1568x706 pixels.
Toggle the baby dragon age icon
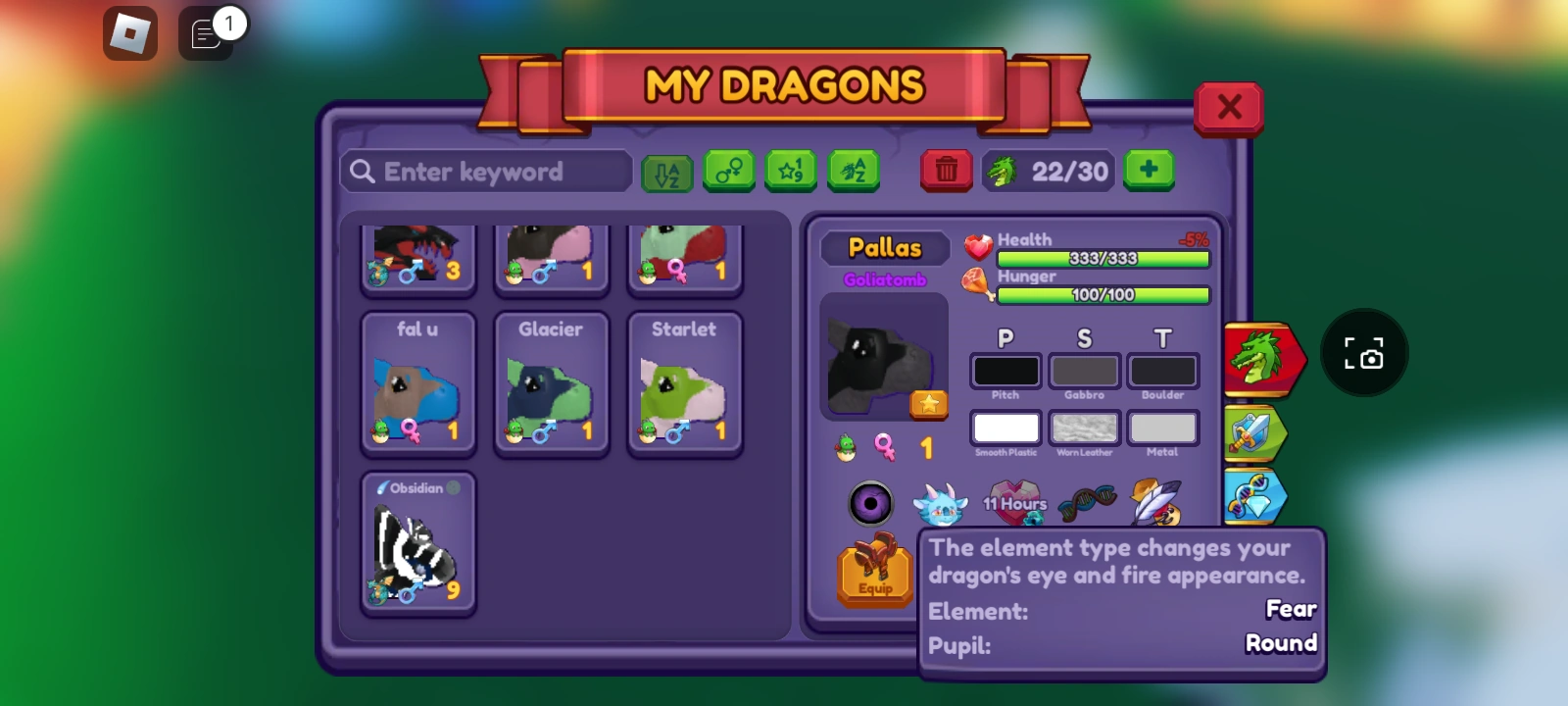pos(848,448)
